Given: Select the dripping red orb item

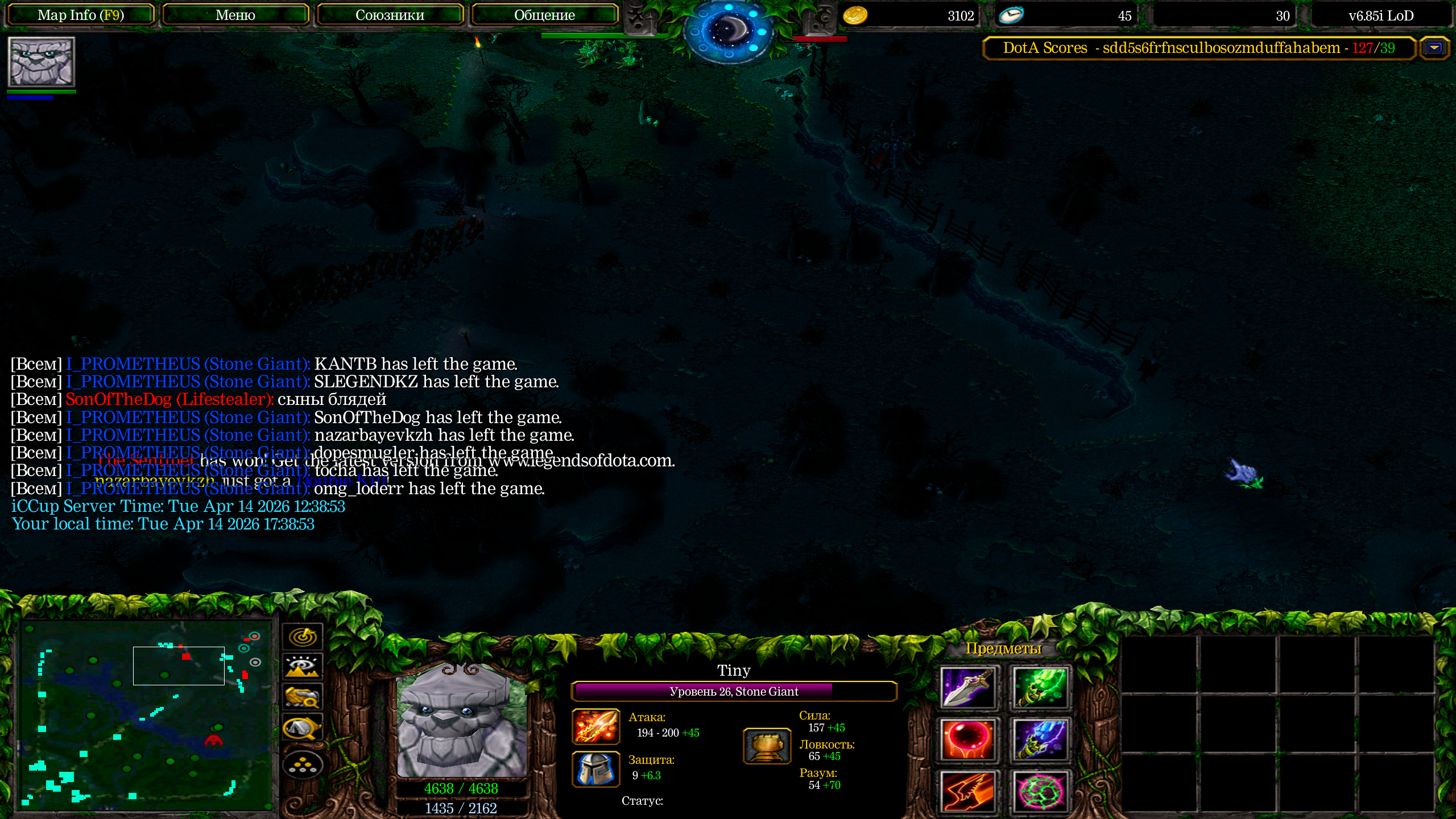Looking at the screenshot, I should coord(968,740).
